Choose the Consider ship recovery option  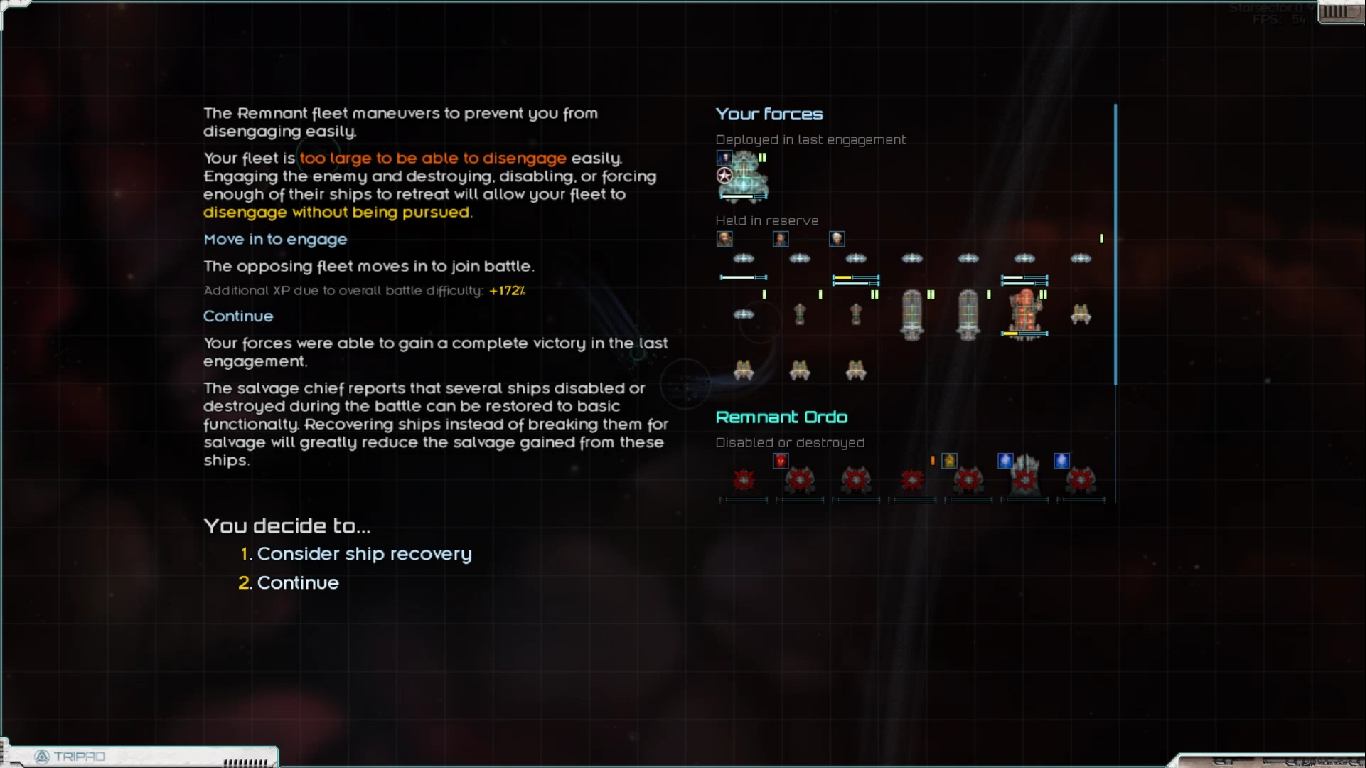[363, 554]
